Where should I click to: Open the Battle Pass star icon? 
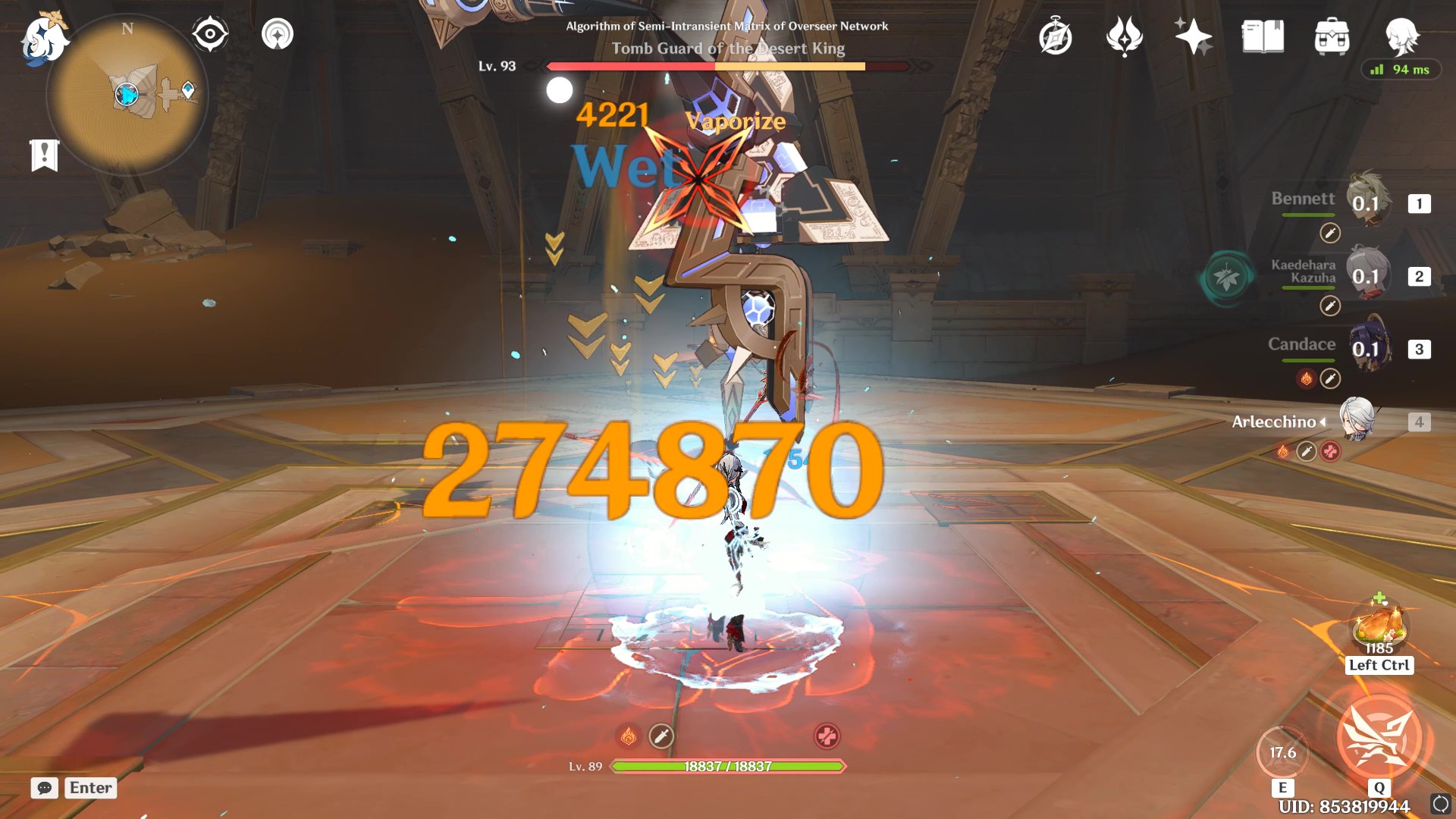point(1193,35)
